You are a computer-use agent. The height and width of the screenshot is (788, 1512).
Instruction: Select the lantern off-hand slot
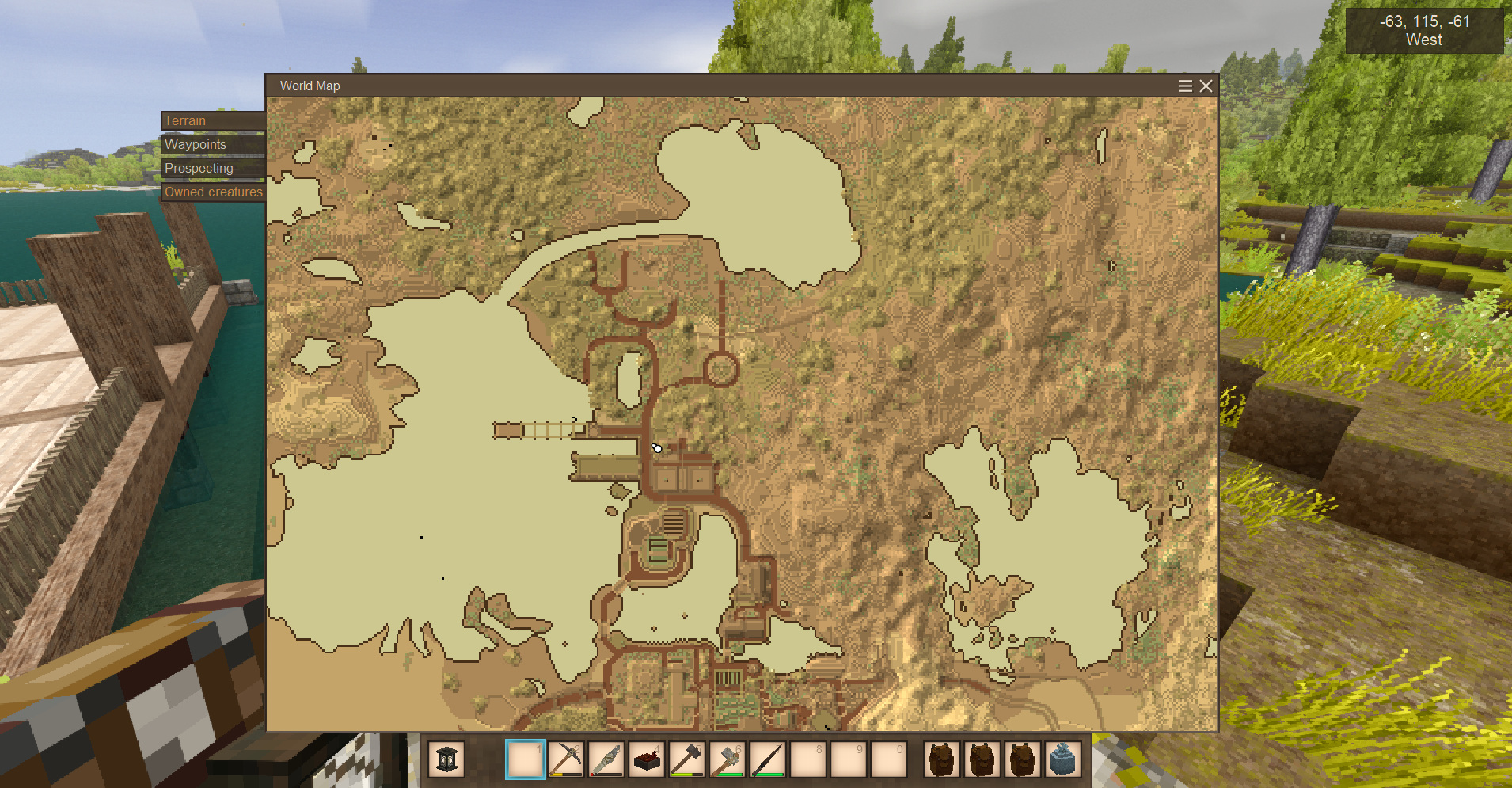[446, 759]
